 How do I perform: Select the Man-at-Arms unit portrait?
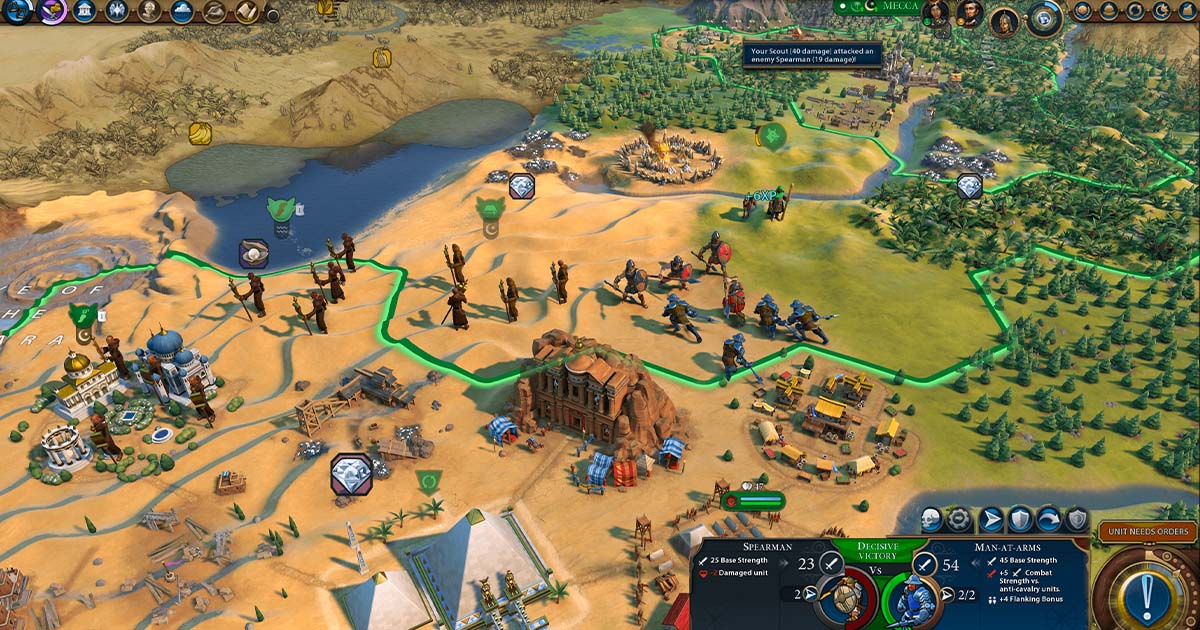pyautogui.click(x=913, y=598)
